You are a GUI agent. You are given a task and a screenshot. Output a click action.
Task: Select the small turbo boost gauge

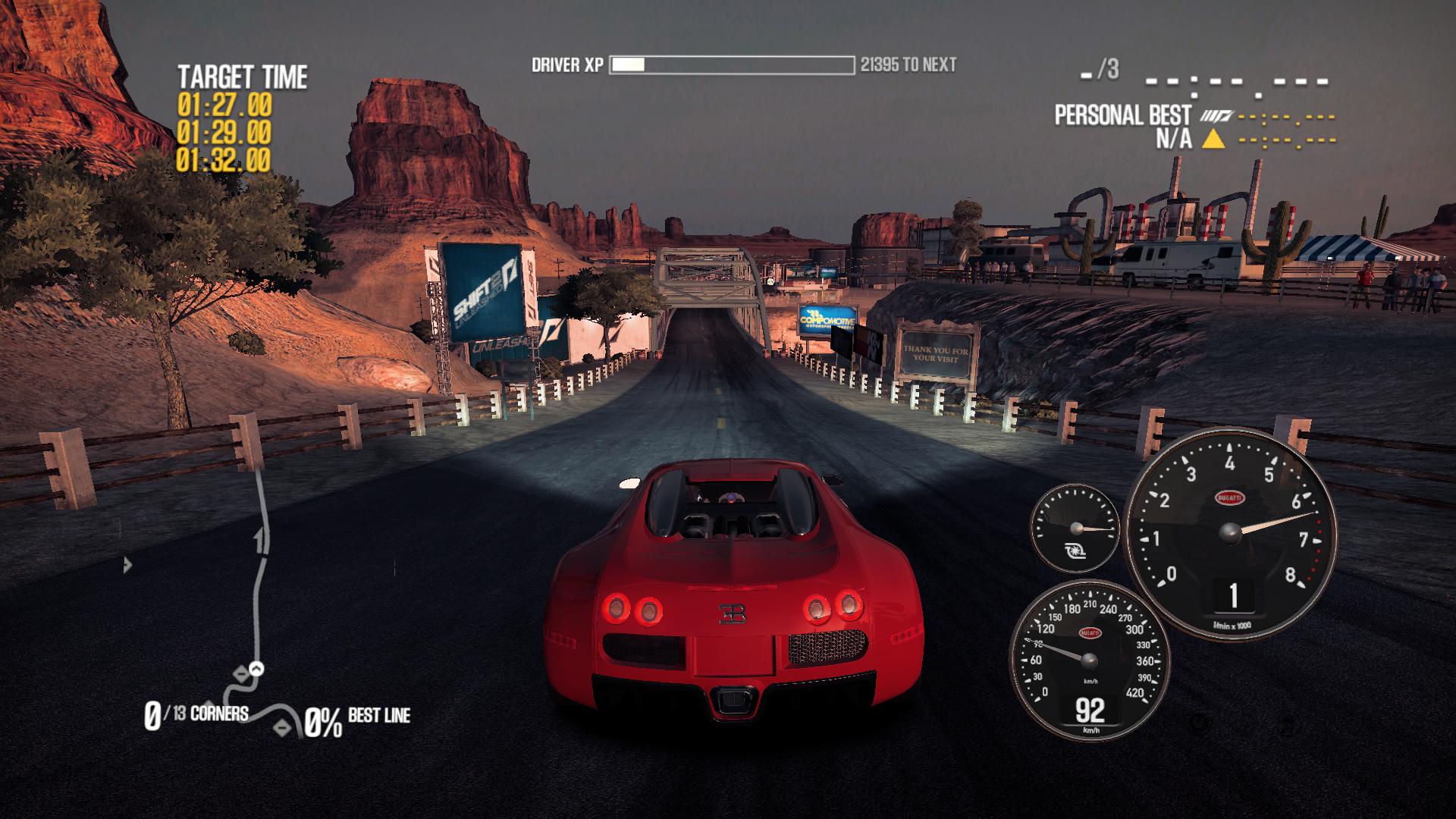click(1074, 528)
